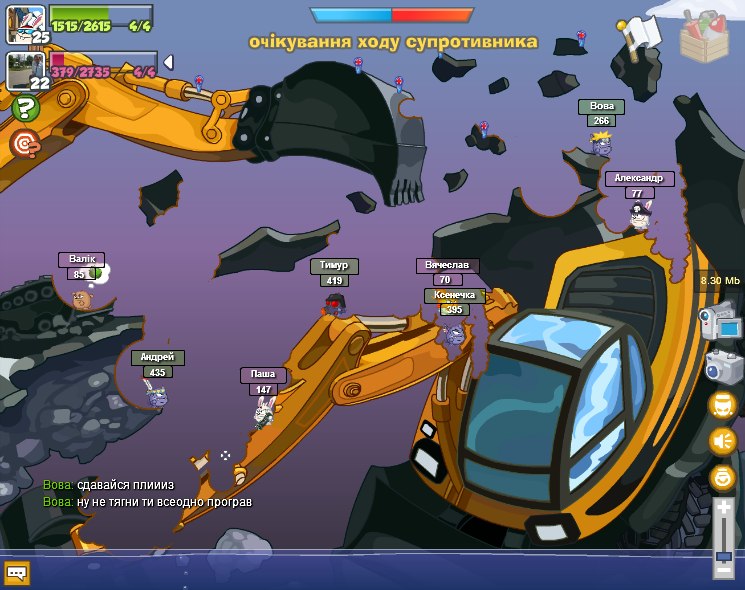
Task: Select the opponent's photo avatar
Action: [x=24, y=70]
